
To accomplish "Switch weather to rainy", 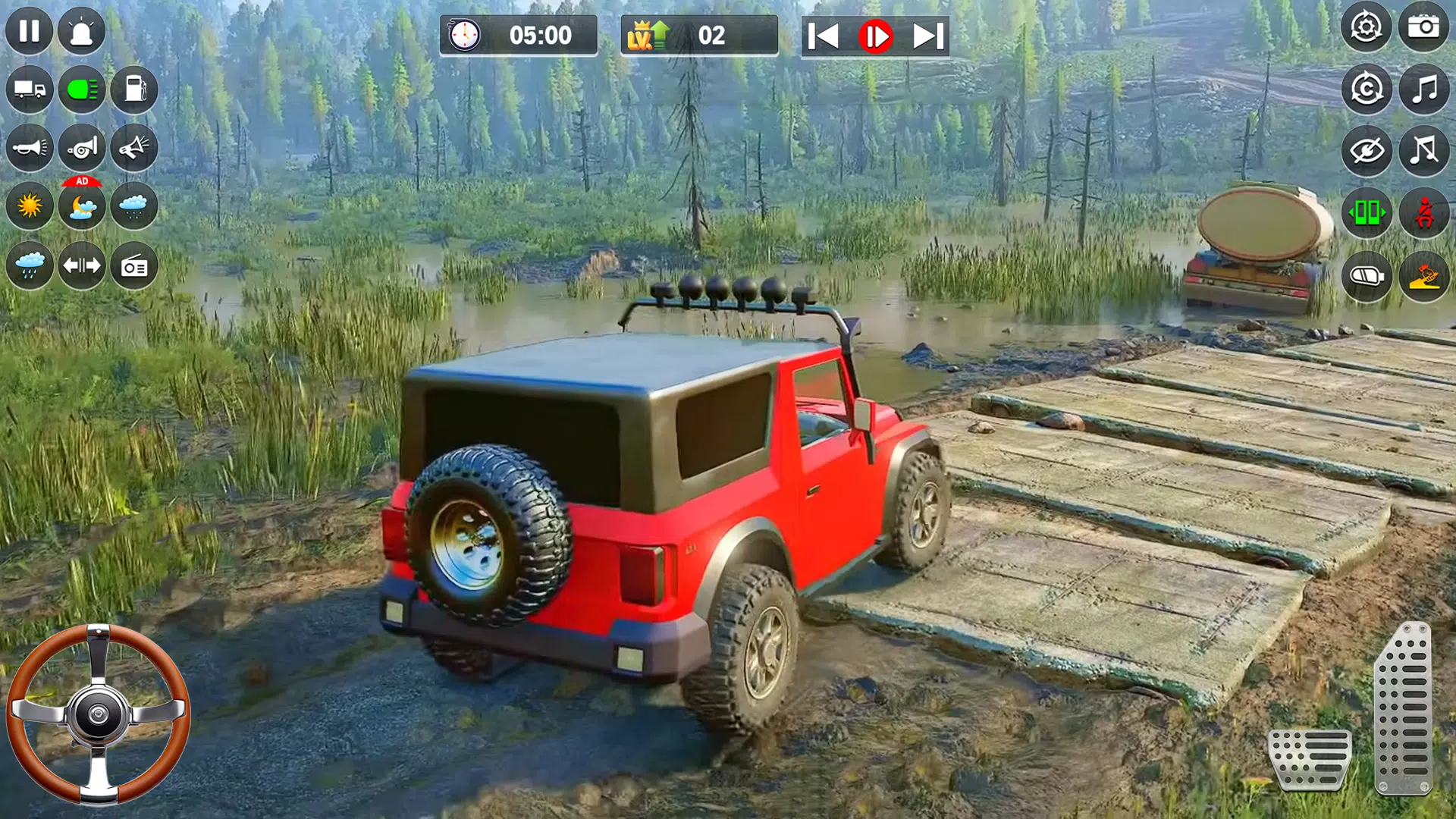I will (29, 265).
